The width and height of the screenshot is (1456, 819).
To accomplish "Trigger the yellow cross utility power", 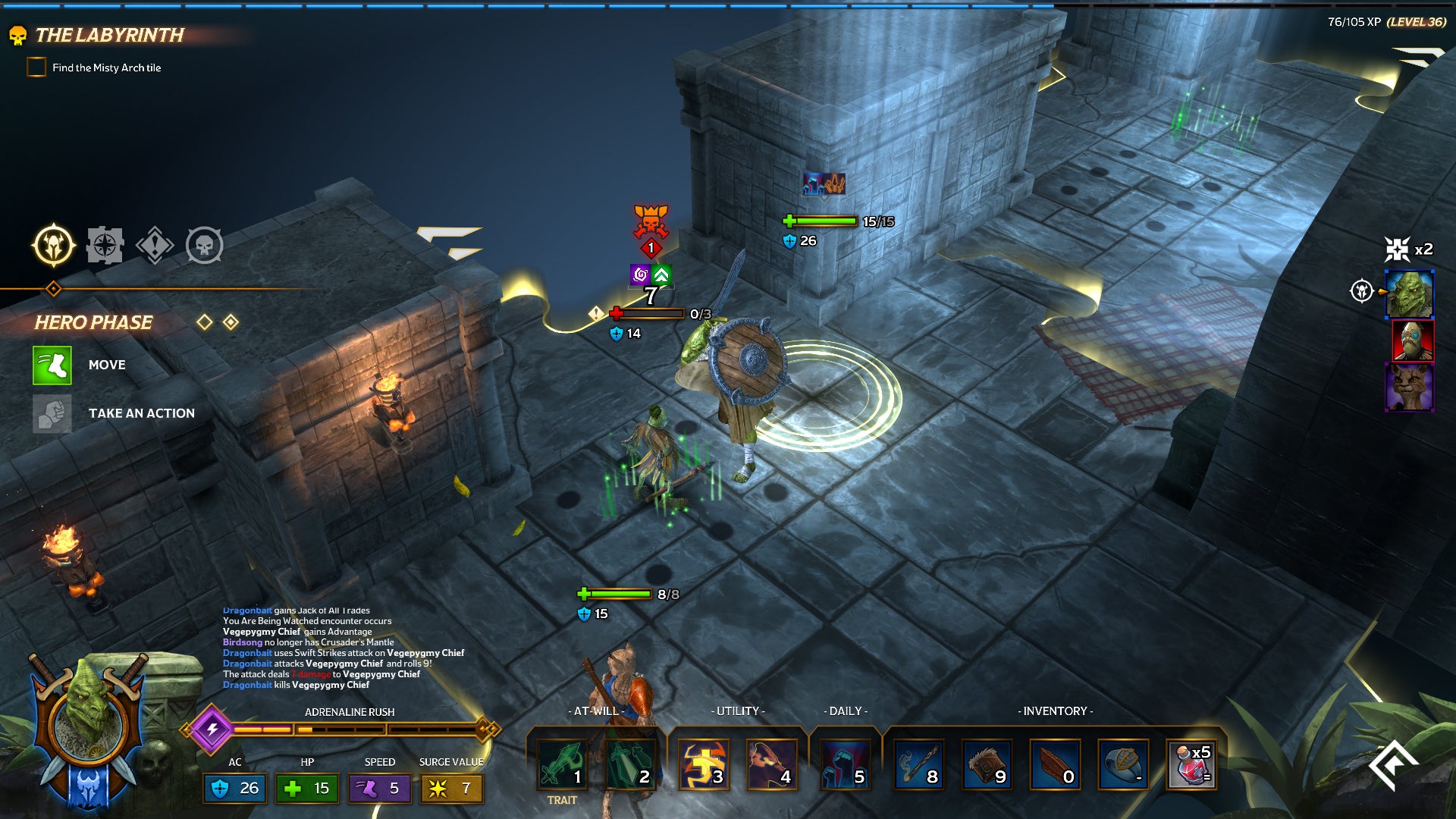I will [703, 764].
